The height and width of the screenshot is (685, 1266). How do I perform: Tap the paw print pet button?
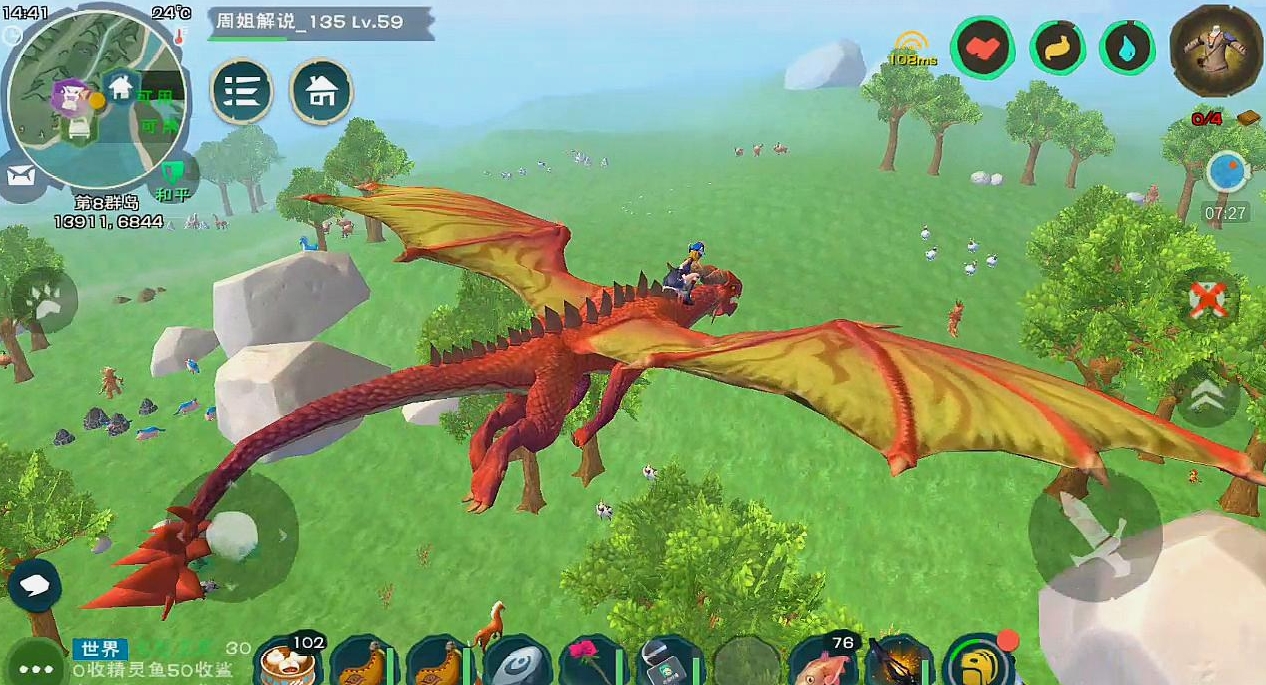click(x=45, y=301)
